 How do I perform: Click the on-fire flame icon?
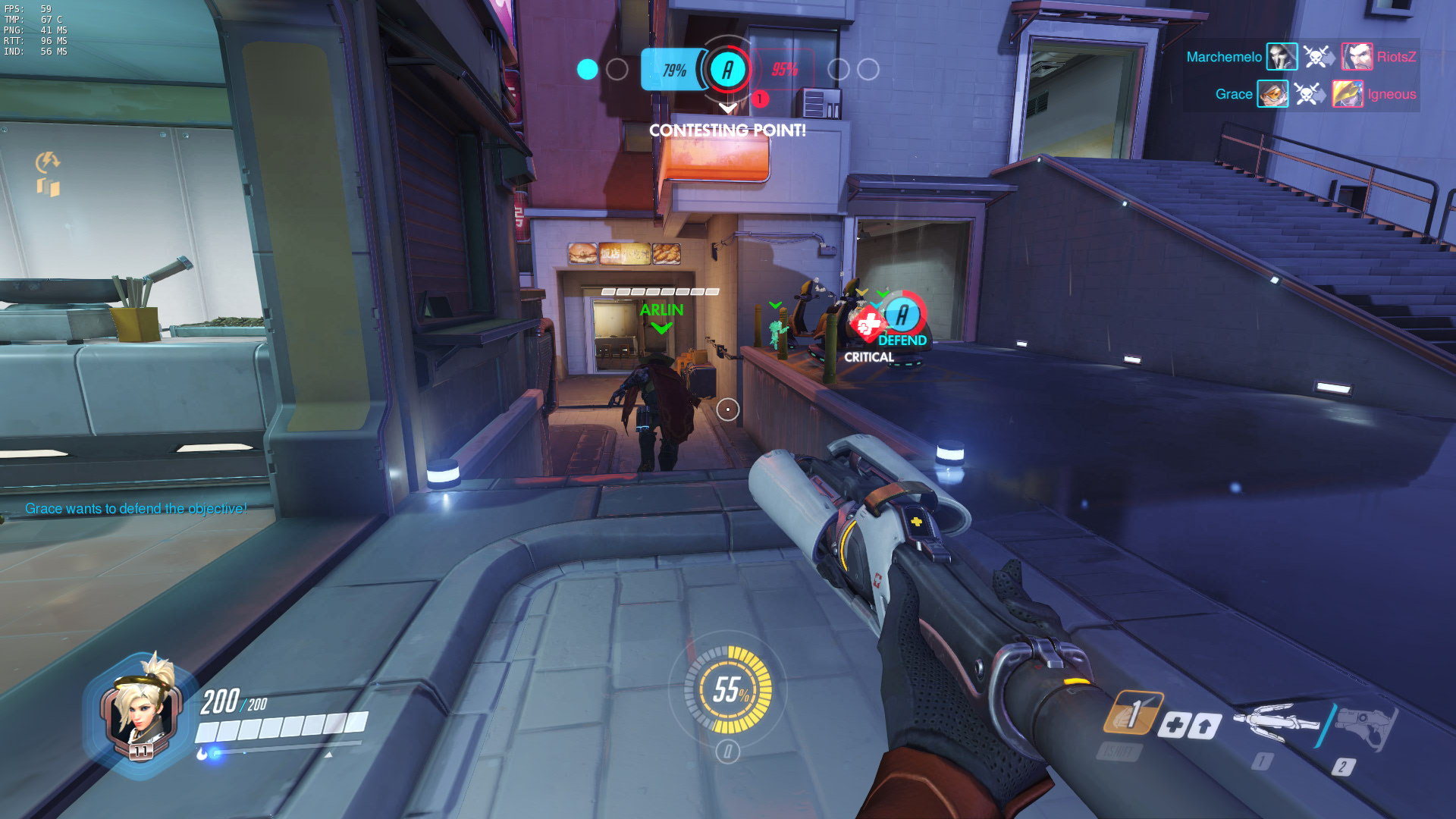[x=200, y=753]
